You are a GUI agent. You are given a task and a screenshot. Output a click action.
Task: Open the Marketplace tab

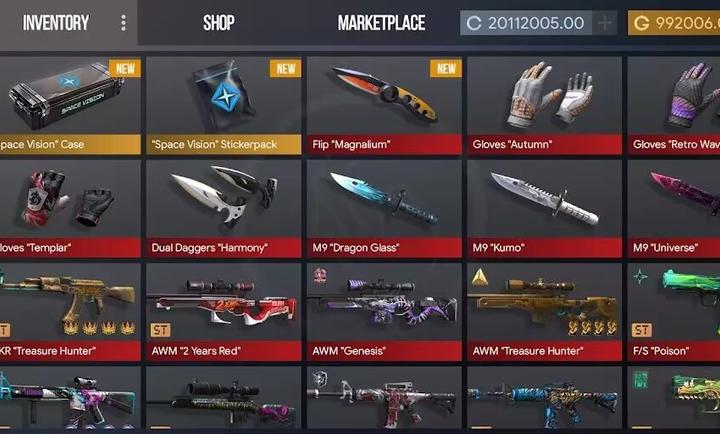[381, 23]
